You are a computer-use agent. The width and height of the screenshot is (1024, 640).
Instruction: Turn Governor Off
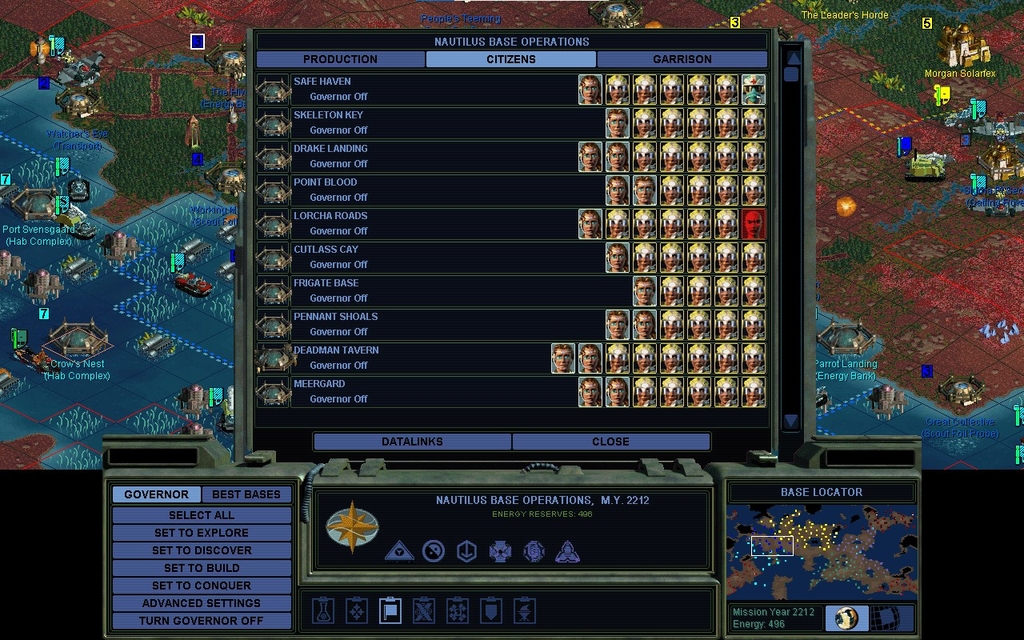[x=201, y=620]
